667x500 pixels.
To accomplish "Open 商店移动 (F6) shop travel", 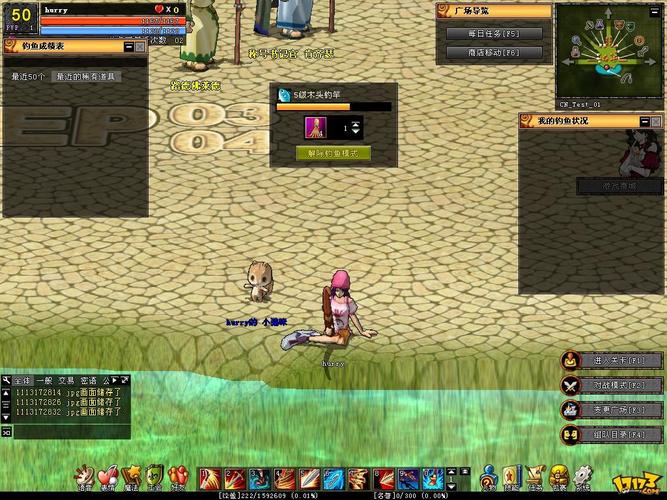I will click(x=494, y=51).
